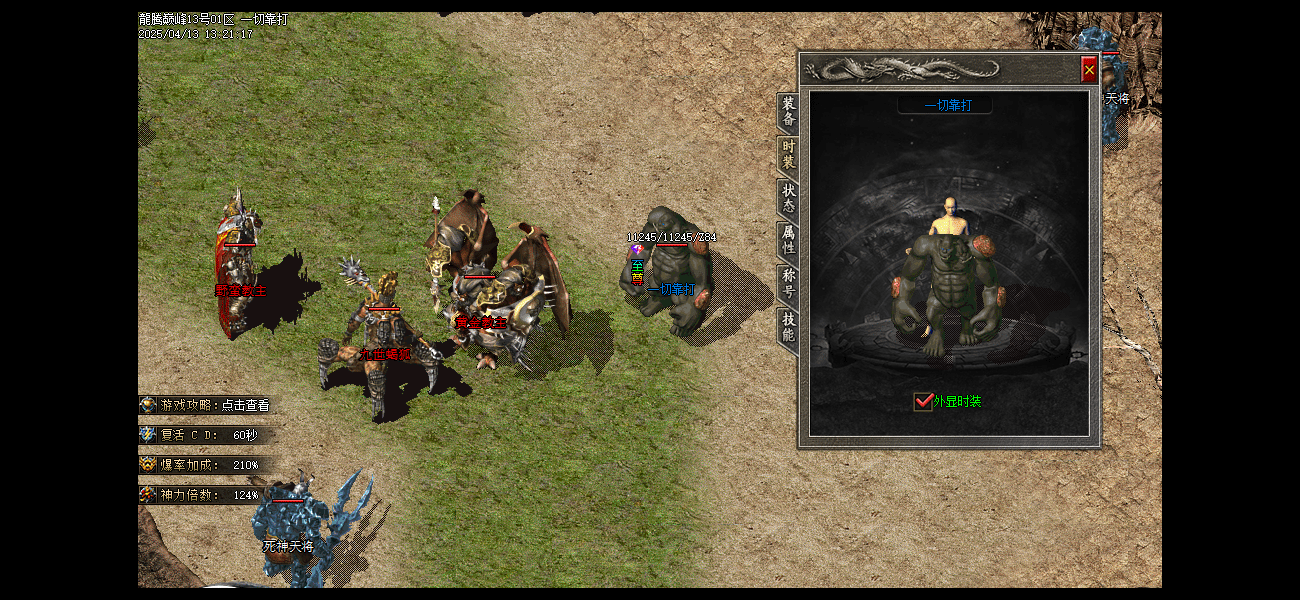Close the character panel with the red X
The width and height of the screenshot is (1300, 600).
tap(1089, 70)
